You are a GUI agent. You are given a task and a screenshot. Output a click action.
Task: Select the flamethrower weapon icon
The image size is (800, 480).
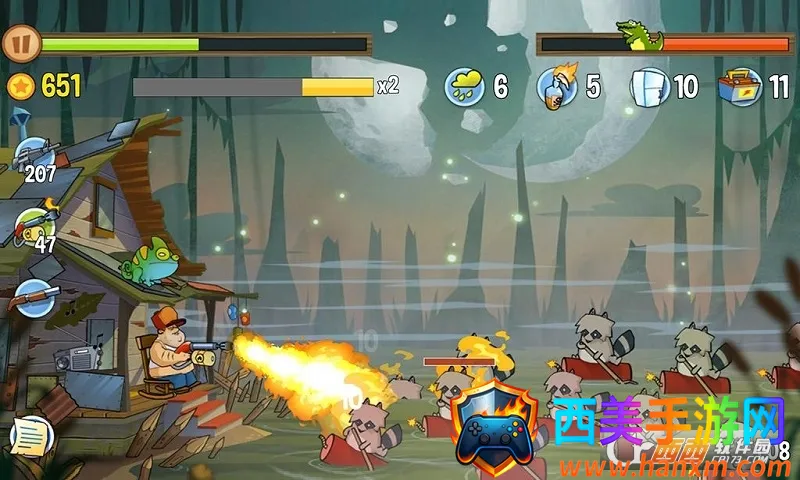pos(37,224)
